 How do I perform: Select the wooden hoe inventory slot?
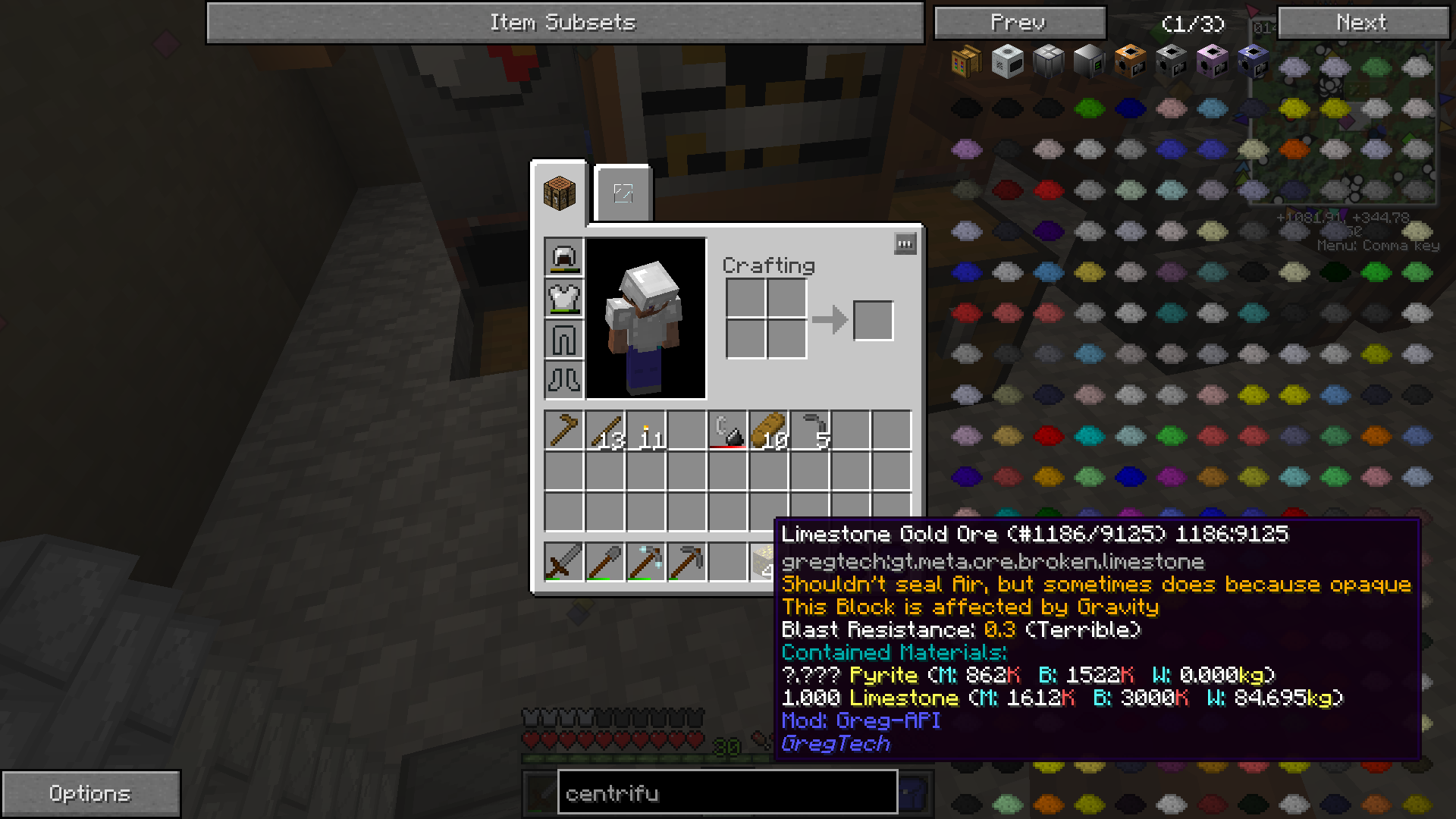point(563,431)
